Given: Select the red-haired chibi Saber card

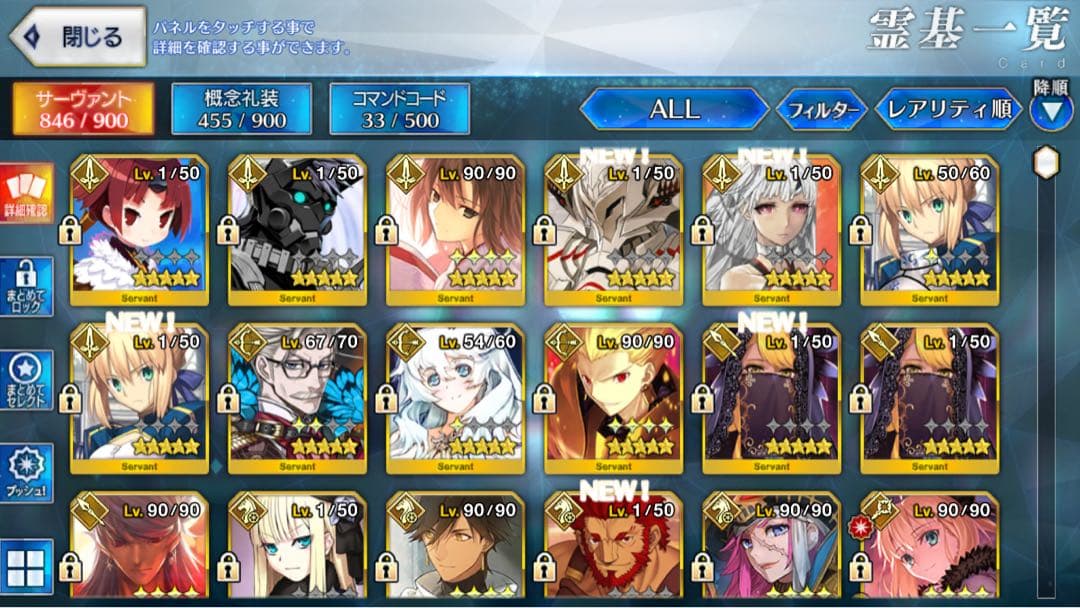Looking at the screenshot, I should pyautogui.click(x=139, y=230).
